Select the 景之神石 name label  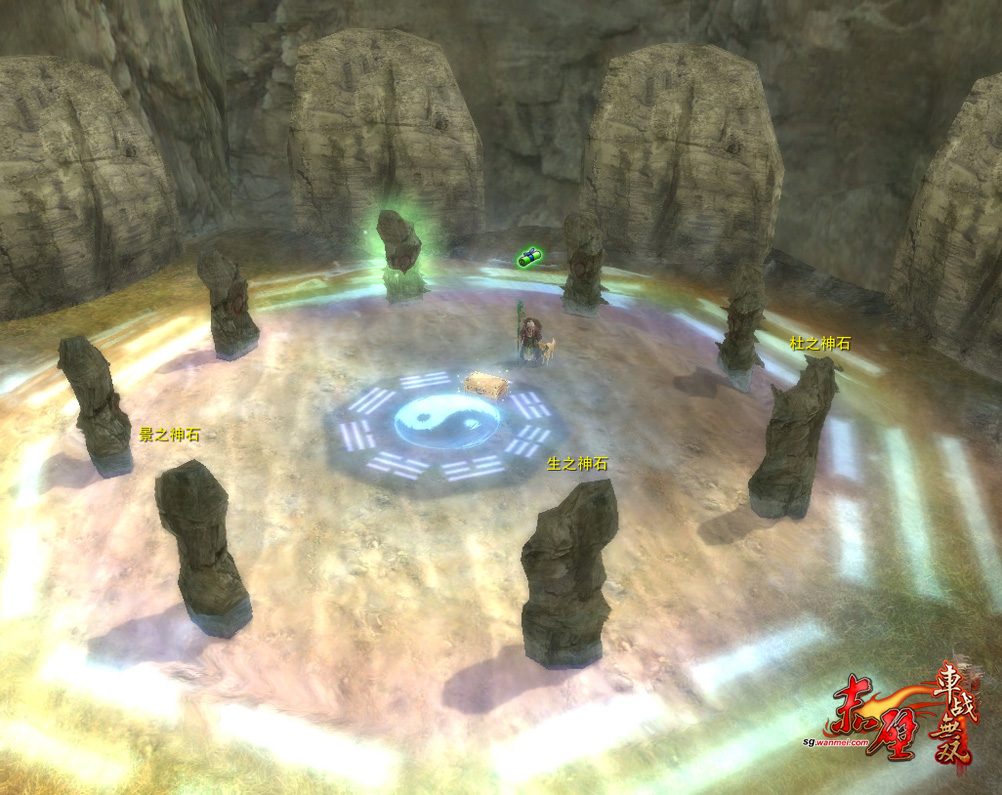pyautogui.click(x=169, y=435)
